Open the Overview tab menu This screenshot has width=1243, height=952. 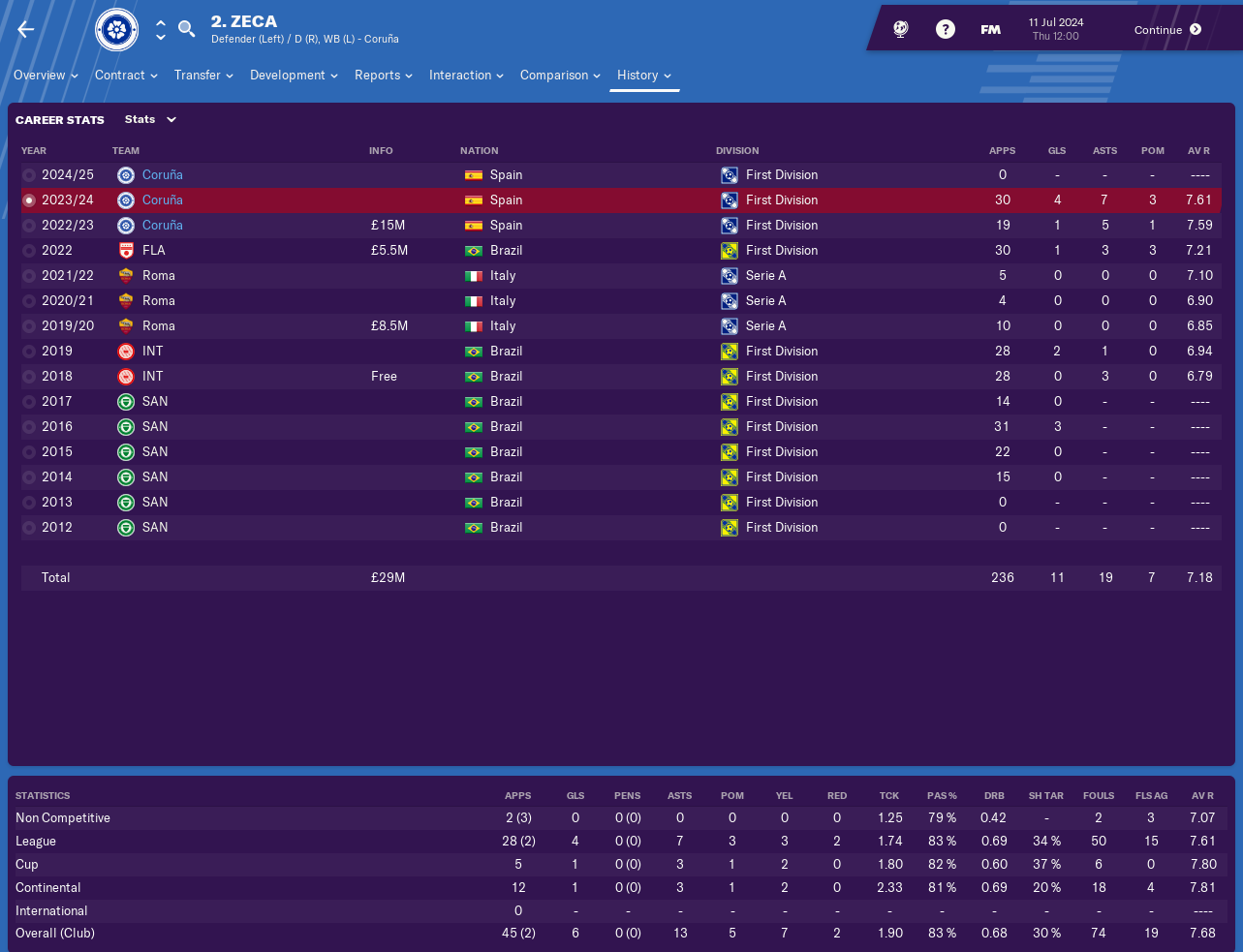(46, 76)
